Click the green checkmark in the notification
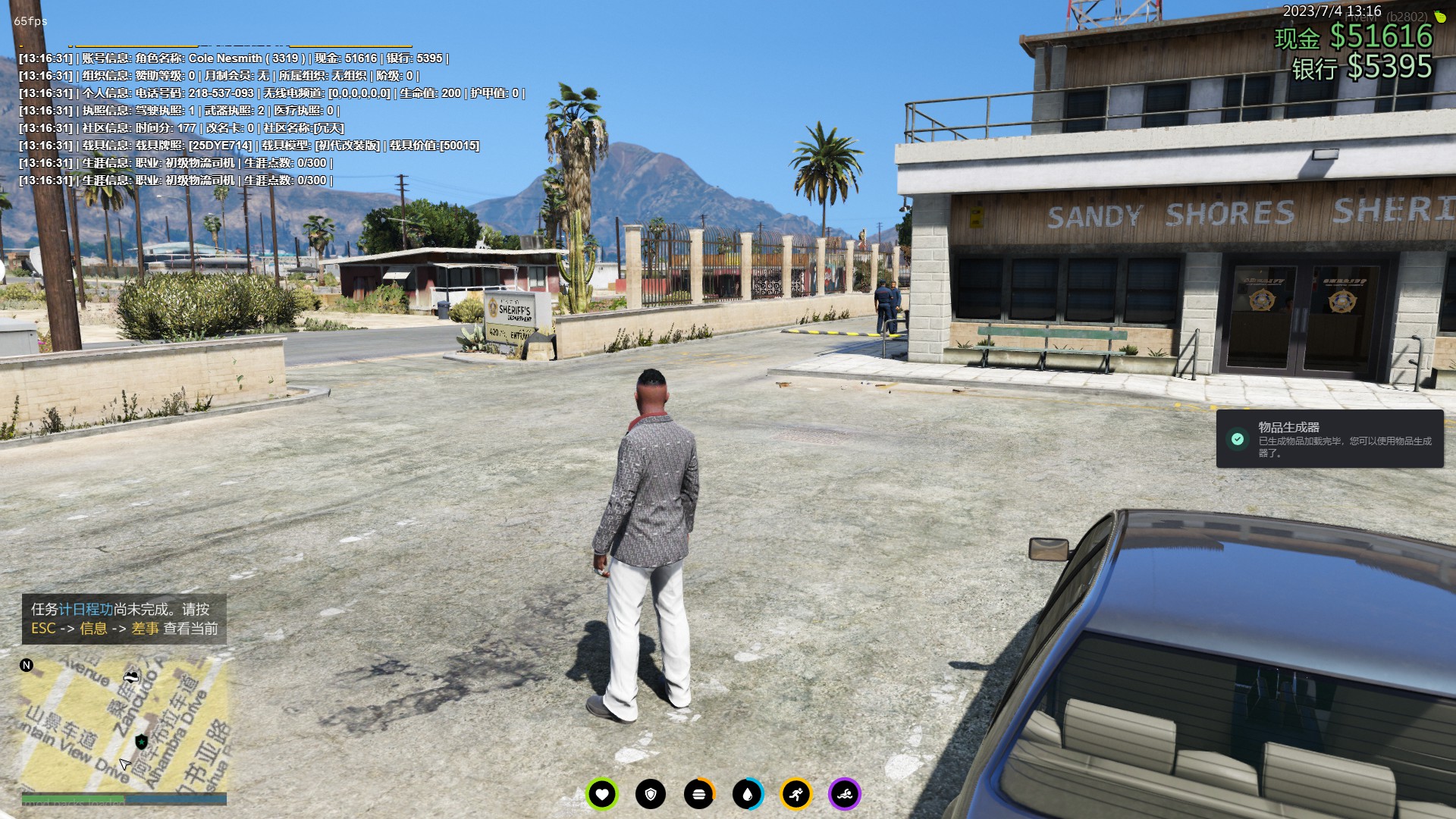The width and height of the screenshot is (1456, 819). coord(1238,439)
